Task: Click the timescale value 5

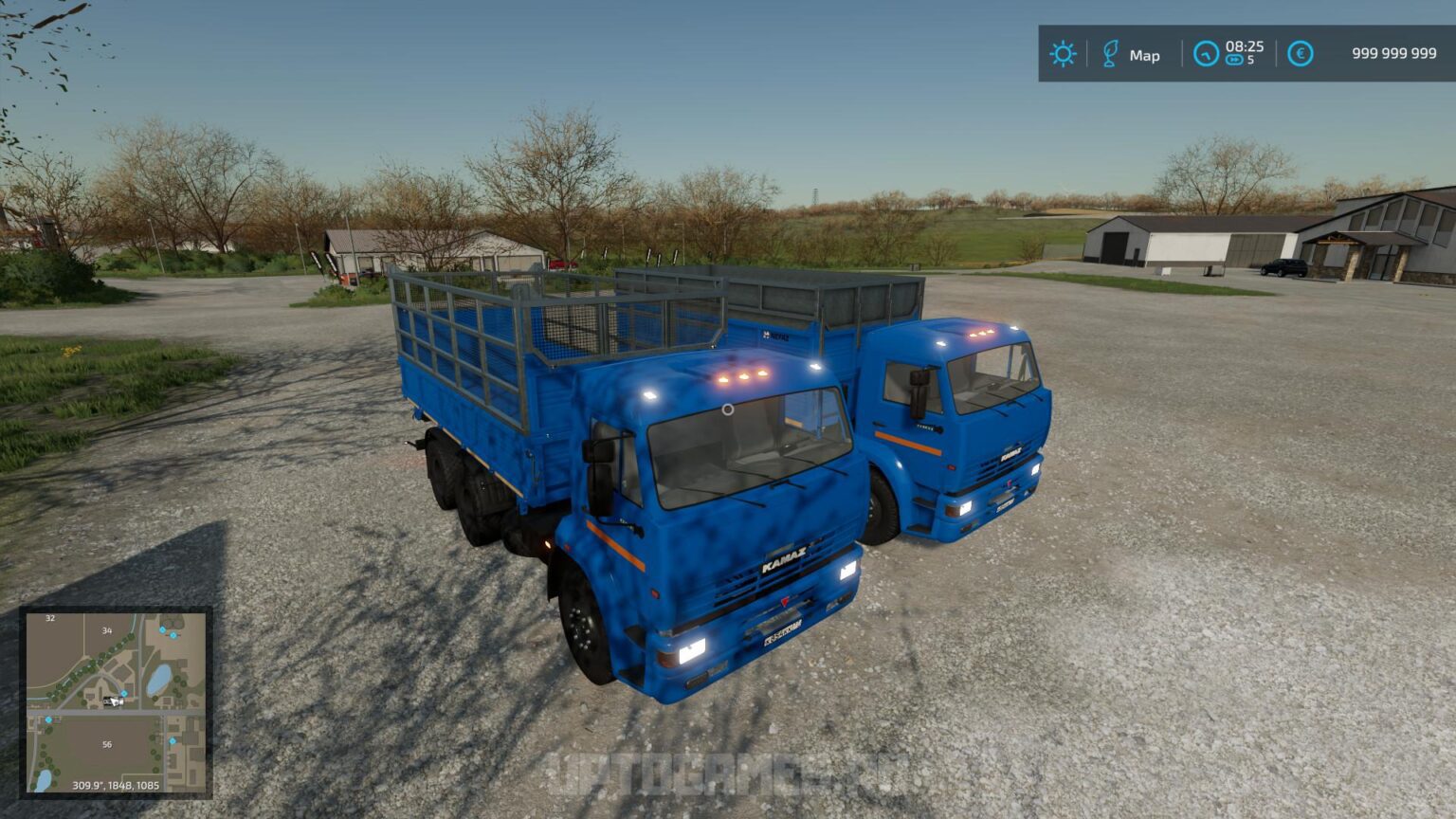Action: 1250,61
